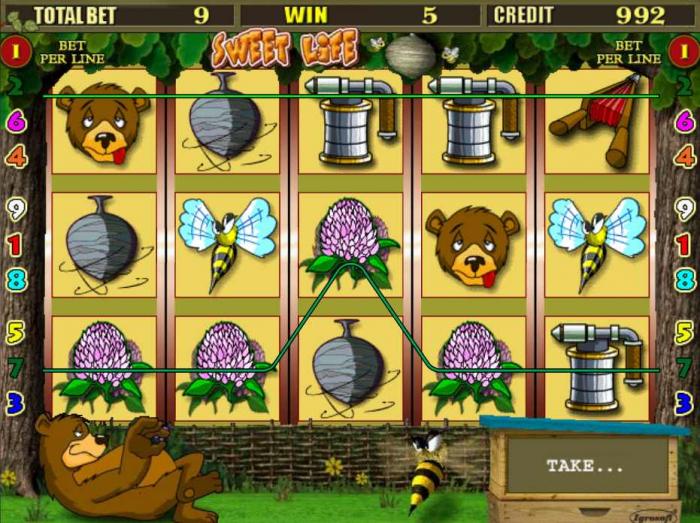Click the TAKE sign on the beehive
This screenshot has width=700, height=523.
pyautogui.click(x=585, y=466)
